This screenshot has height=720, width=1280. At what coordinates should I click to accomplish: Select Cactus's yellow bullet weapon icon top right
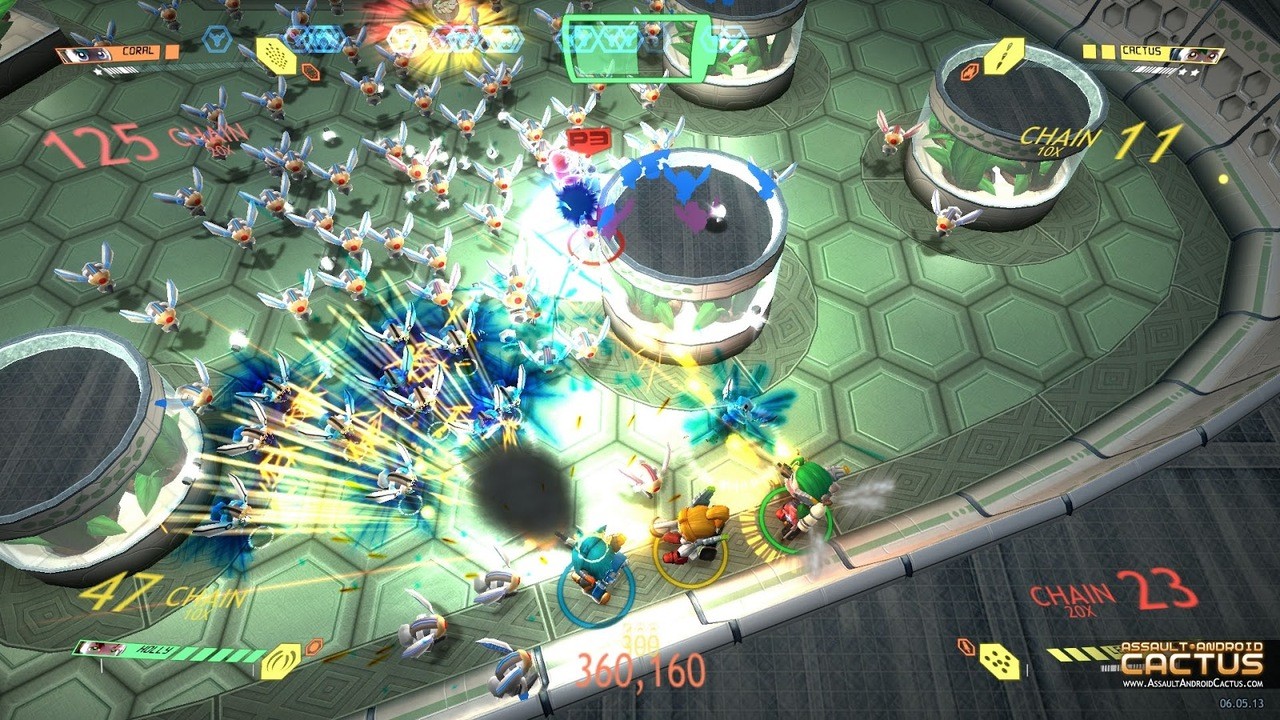point(1004,55)
